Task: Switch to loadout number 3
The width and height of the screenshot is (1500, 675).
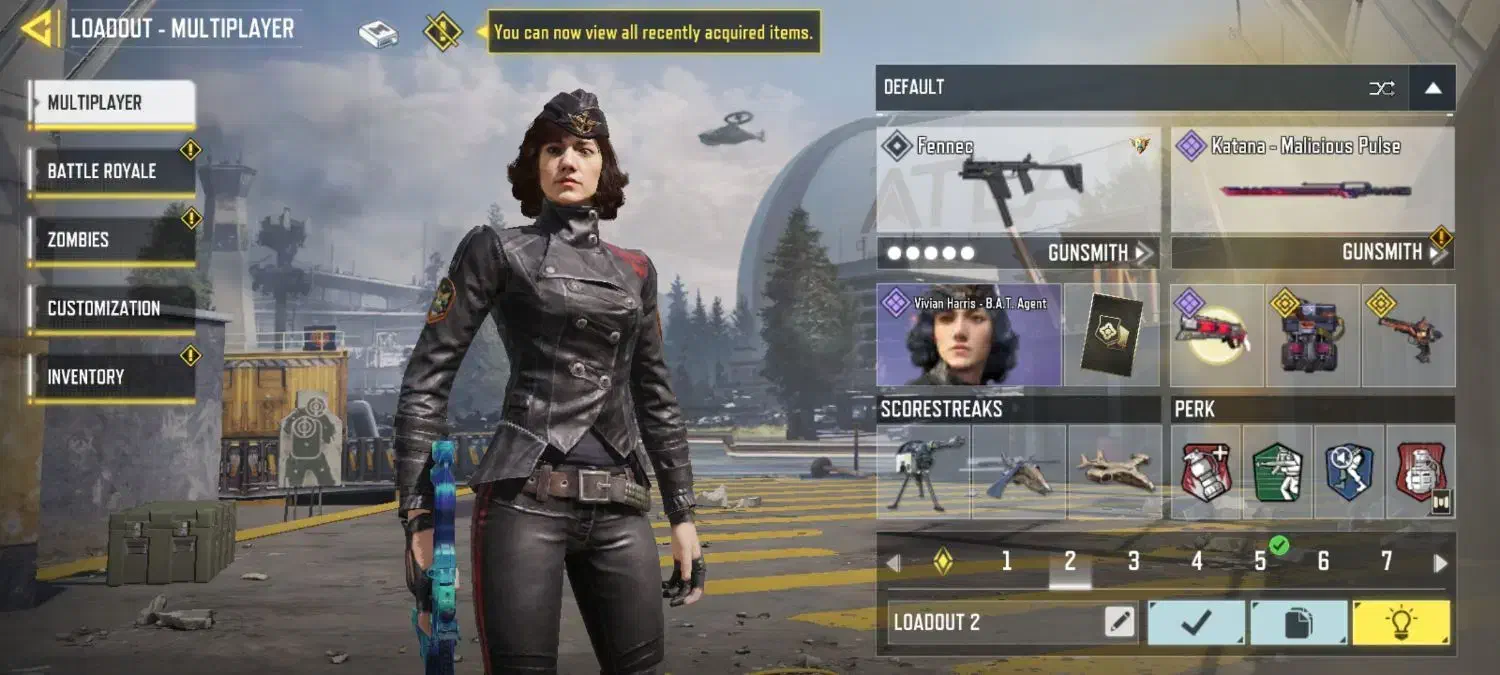Action: (1133, 562)
